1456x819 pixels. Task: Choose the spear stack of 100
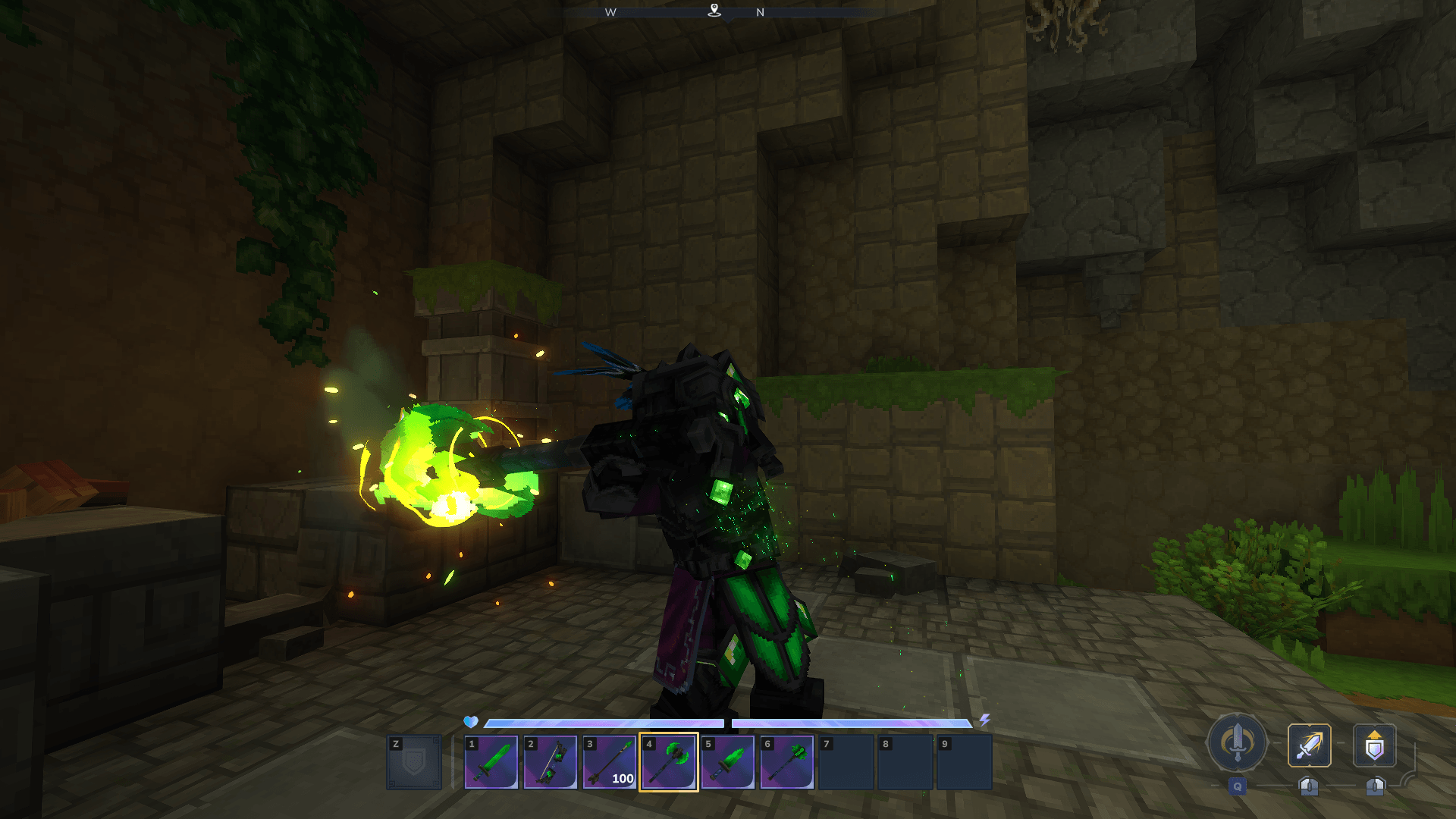(610, 762)
